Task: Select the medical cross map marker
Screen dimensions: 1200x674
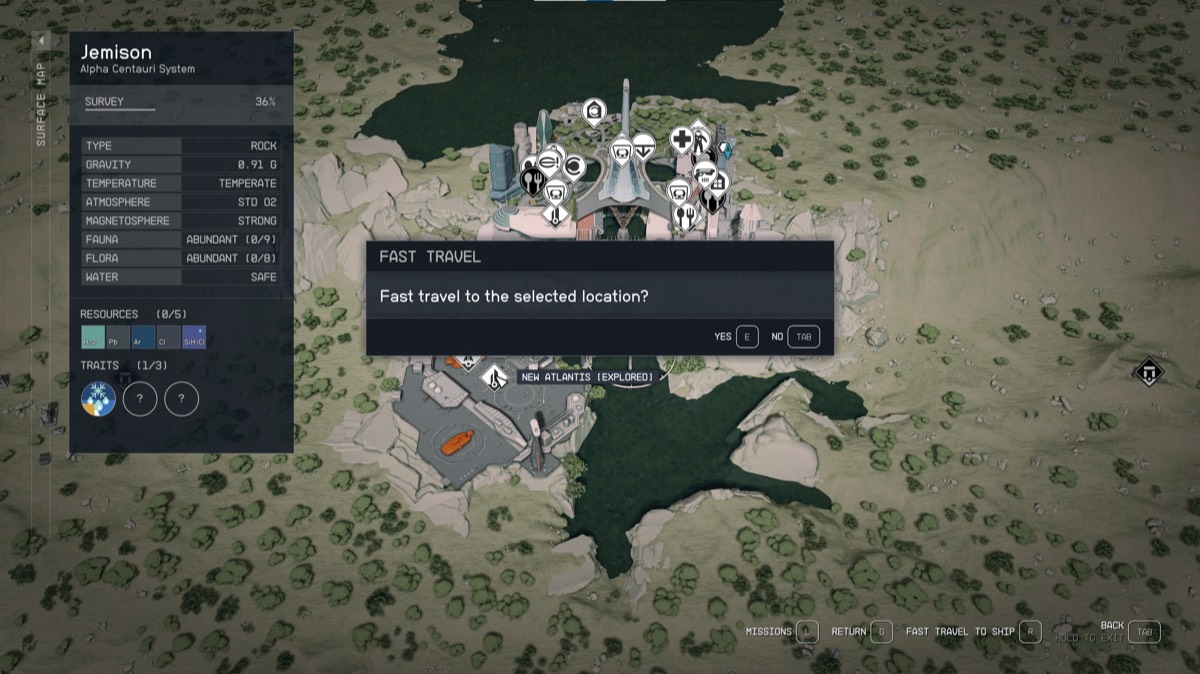Action: (x=681, y=140)
